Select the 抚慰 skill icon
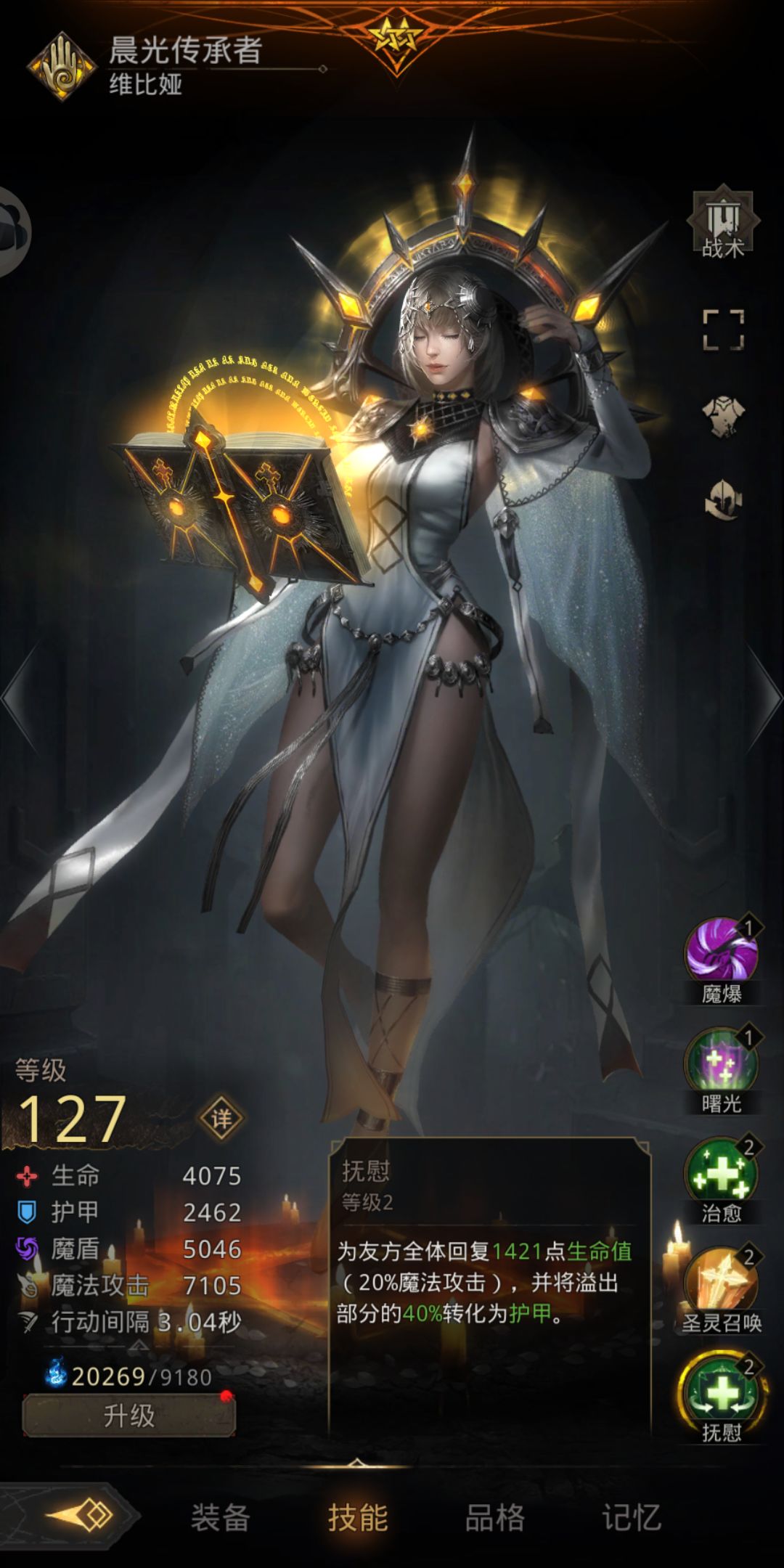The height and width of the screenshot is (1568, 784). point(722,1392)
